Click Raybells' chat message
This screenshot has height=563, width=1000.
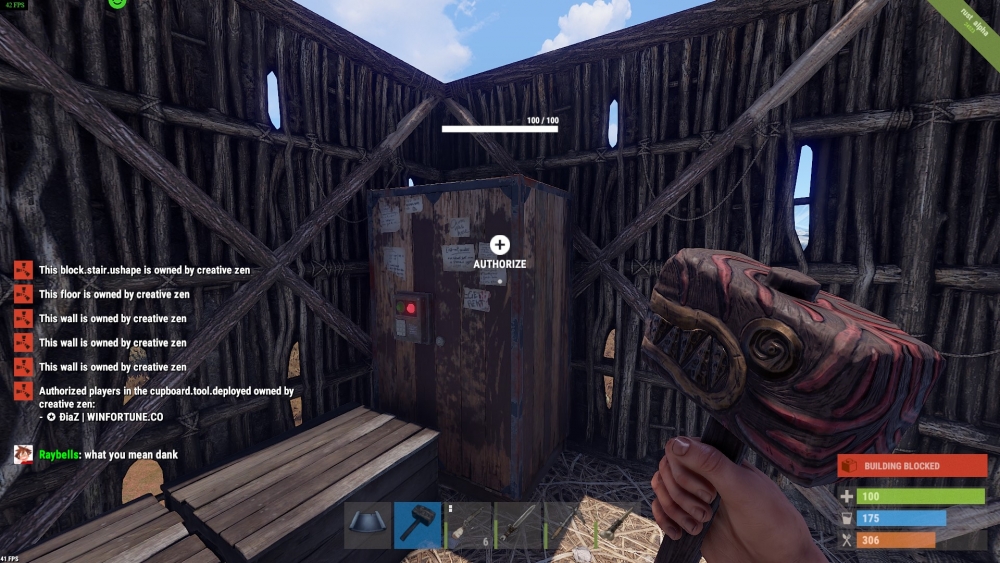click(x=108, y=455)
